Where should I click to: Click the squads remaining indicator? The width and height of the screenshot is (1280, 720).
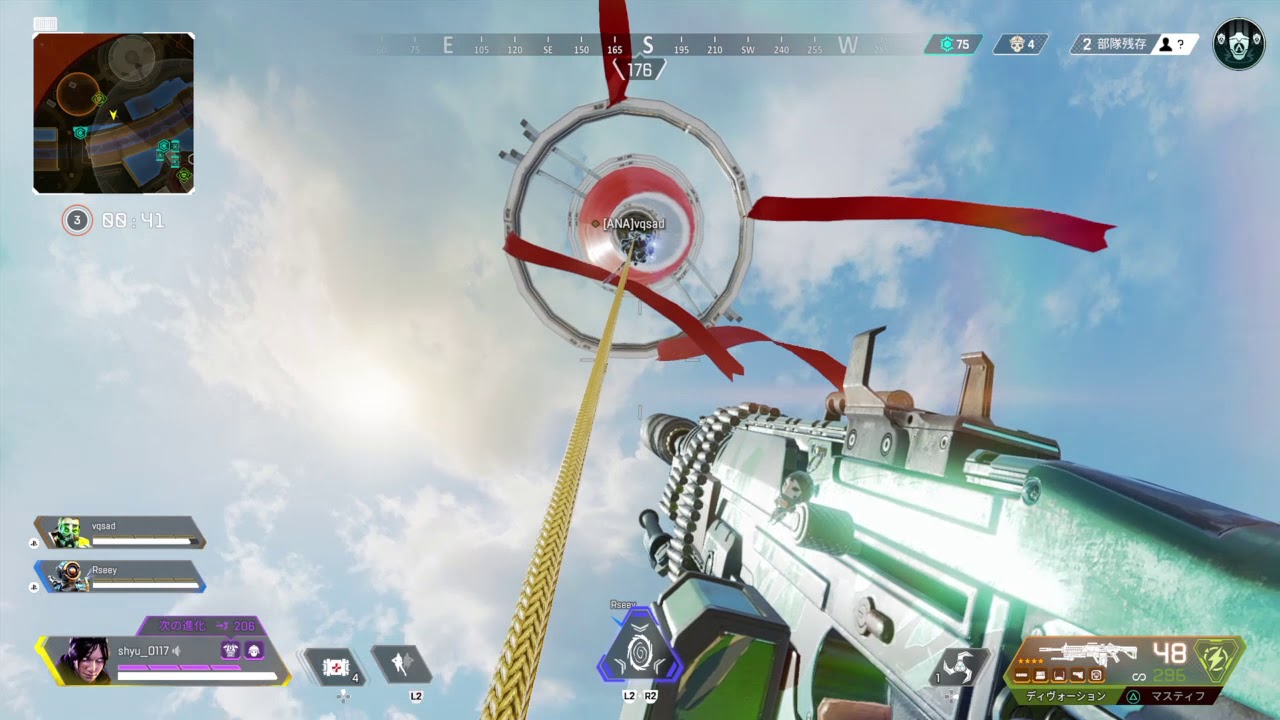pyautogui.click(x=1134, y=44)
